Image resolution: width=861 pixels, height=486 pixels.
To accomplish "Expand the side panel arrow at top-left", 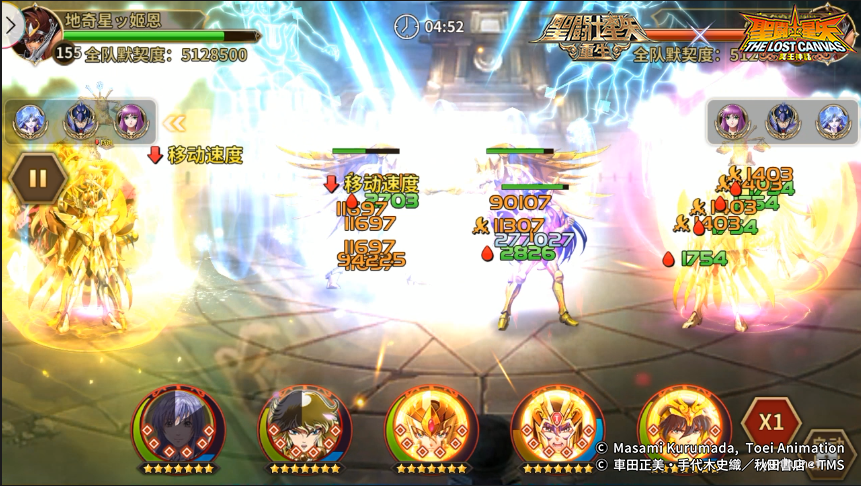I will pos(10,25).
